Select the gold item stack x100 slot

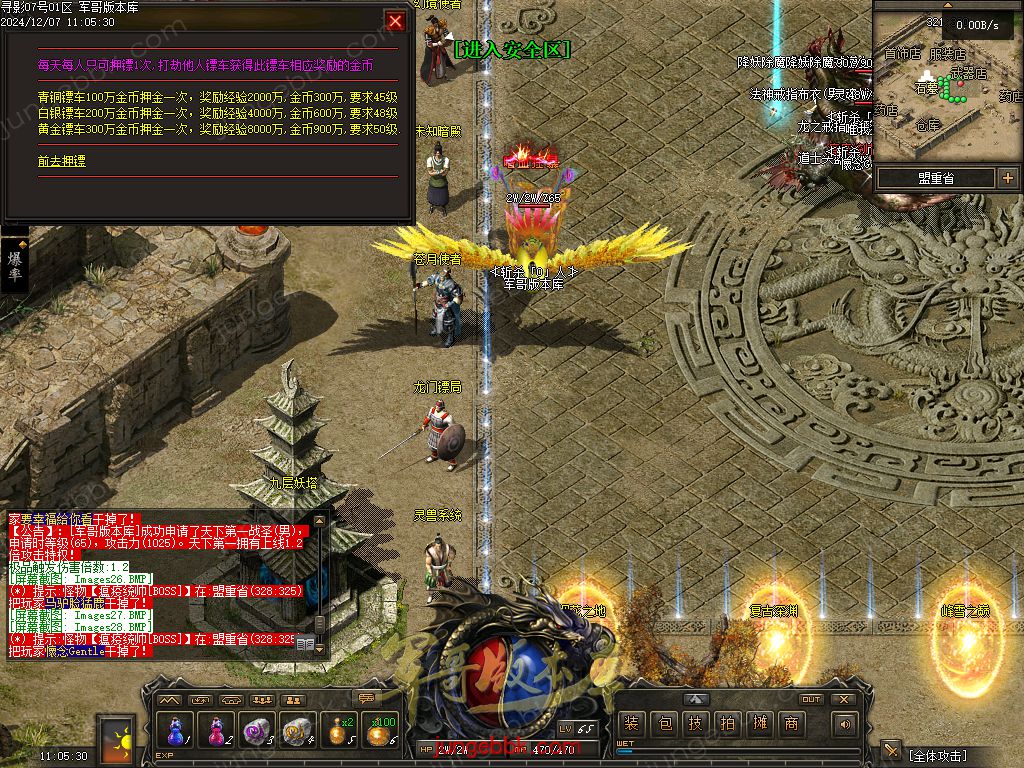pyautogui.click(x=380, y=729)
